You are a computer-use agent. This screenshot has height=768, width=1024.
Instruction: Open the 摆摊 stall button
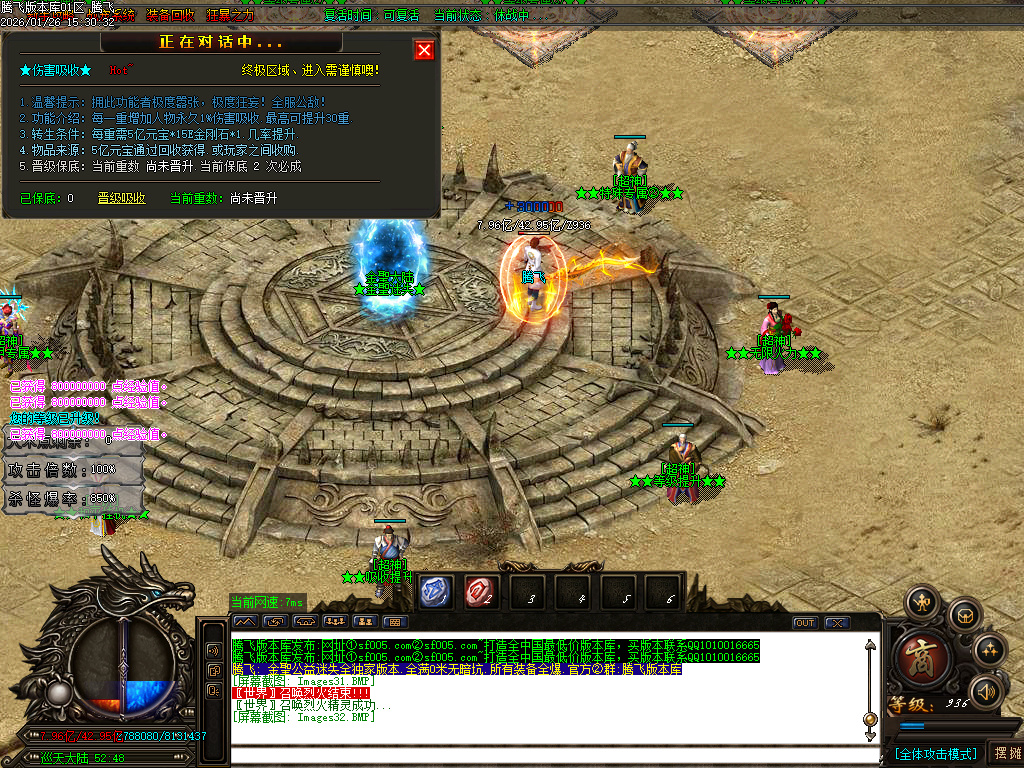1005,753
